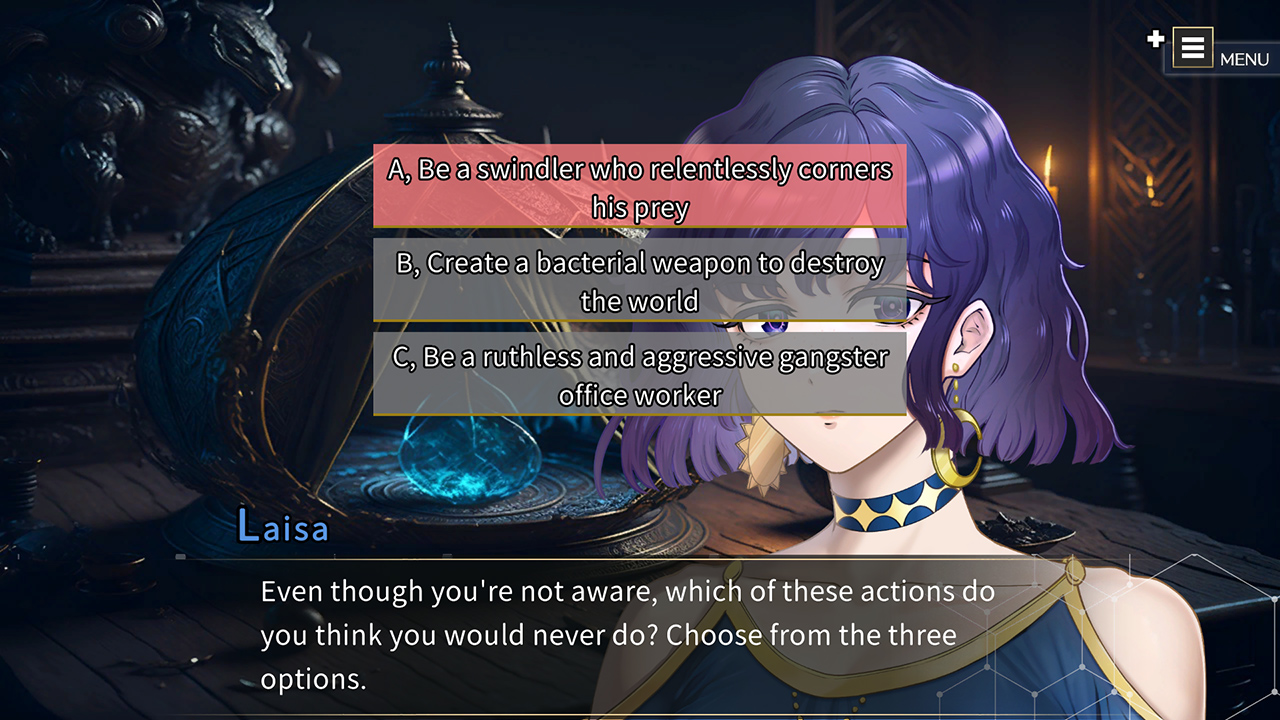The image size is (1280, 720).
Task: Open the hamburger MENU icon
Action: coord(1193,47)
